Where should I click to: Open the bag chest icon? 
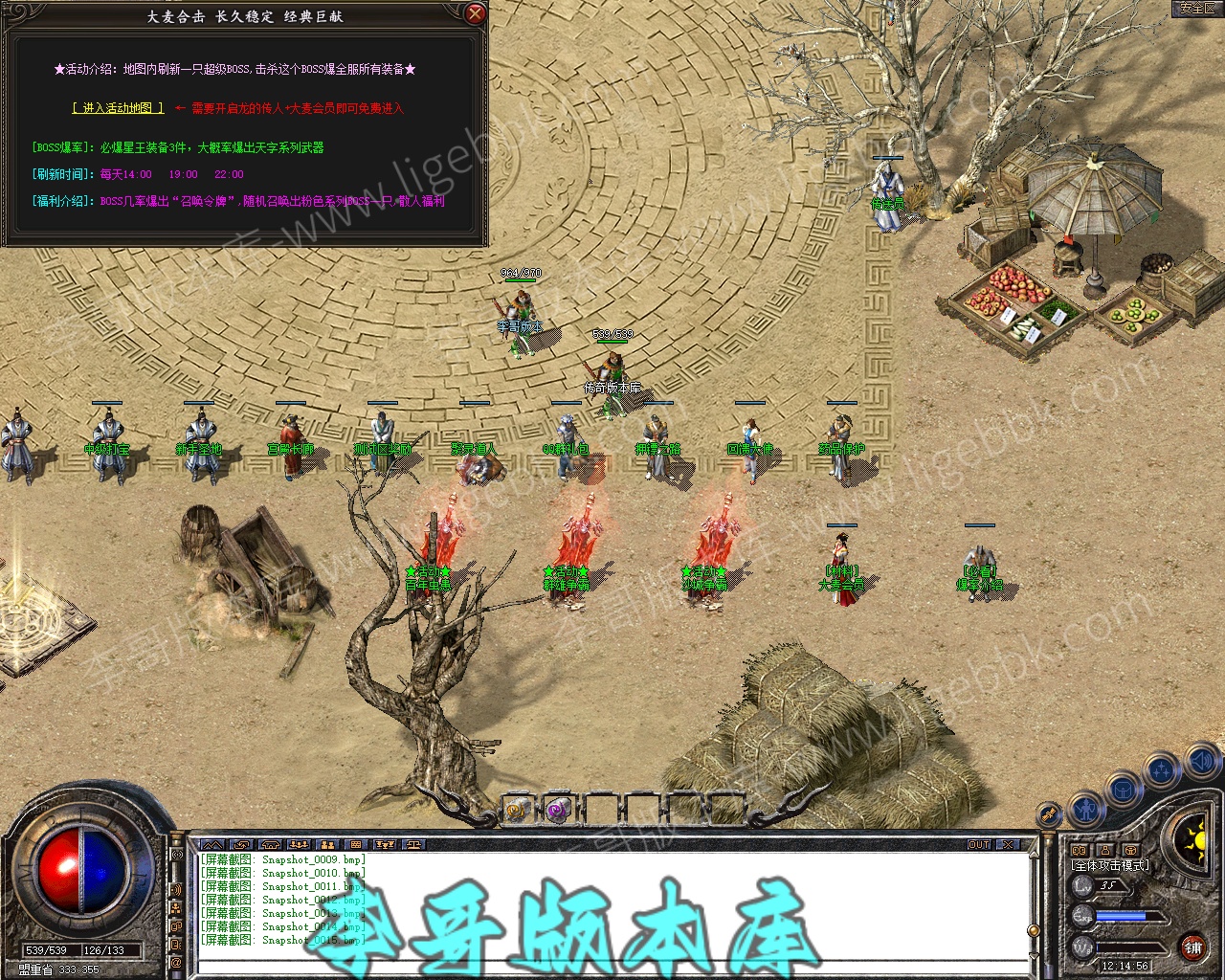click(x=1124, y=791)
